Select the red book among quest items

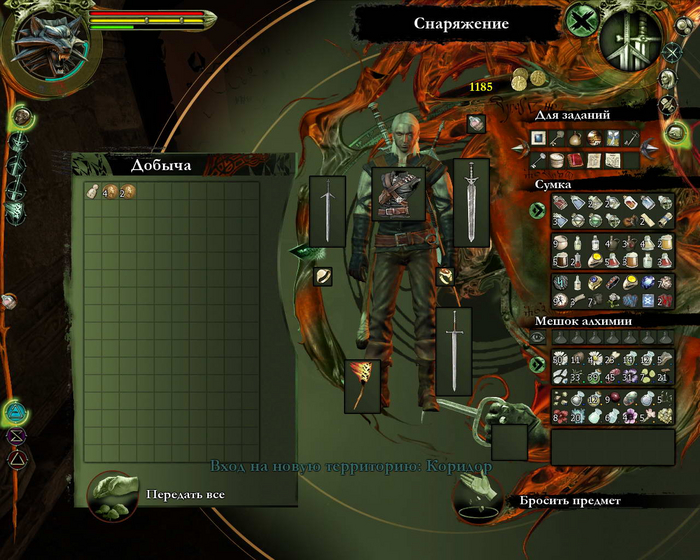click(x=575, y=159)
